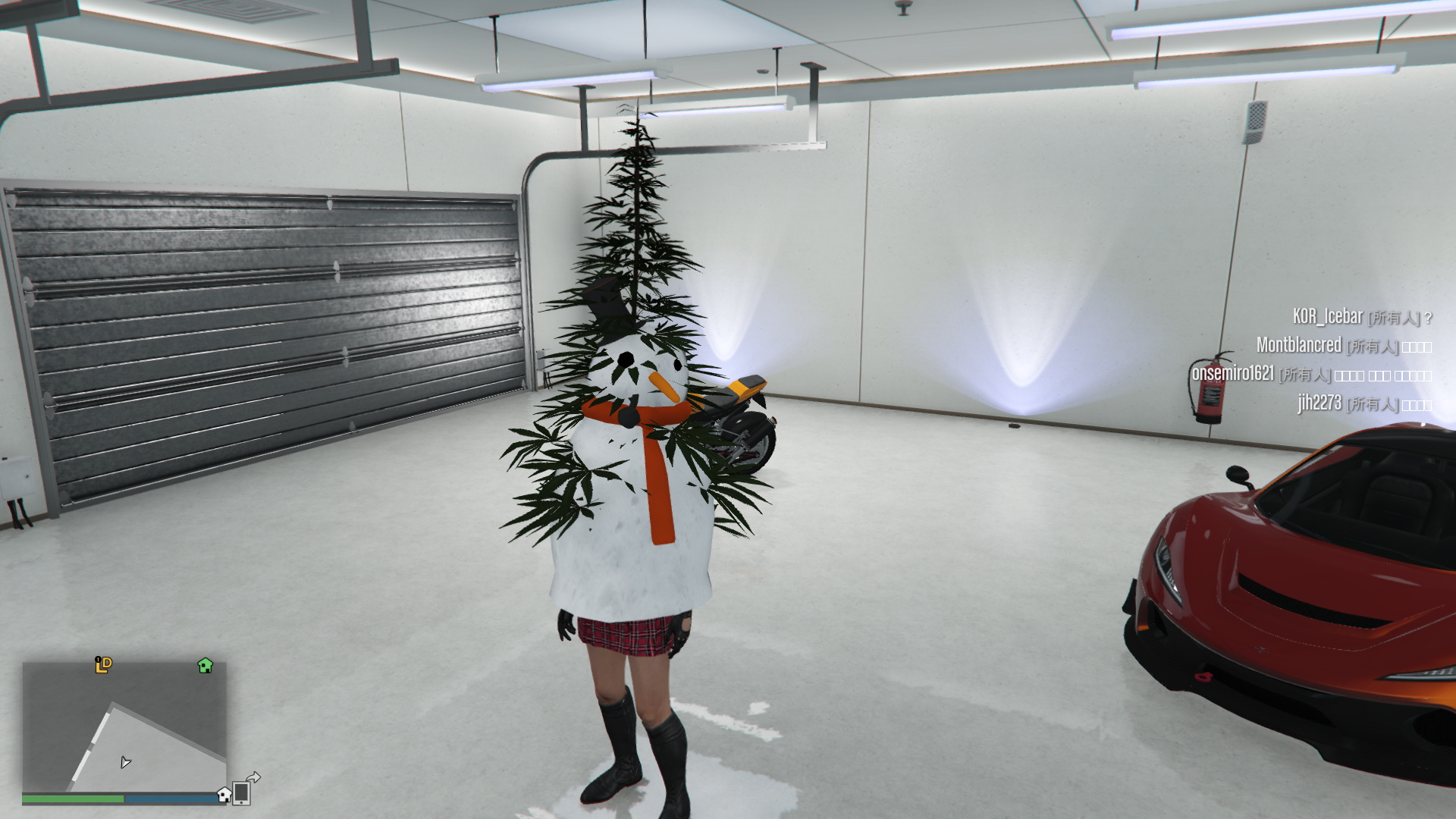Select onsemiro1621's chat message
The height and width of the screenshot is (819, 1456).
tap(1311, 374)
